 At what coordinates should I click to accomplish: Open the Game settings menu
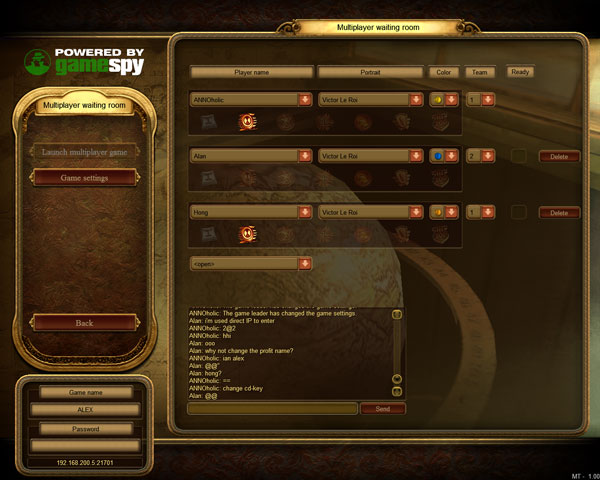pos(85,177)
